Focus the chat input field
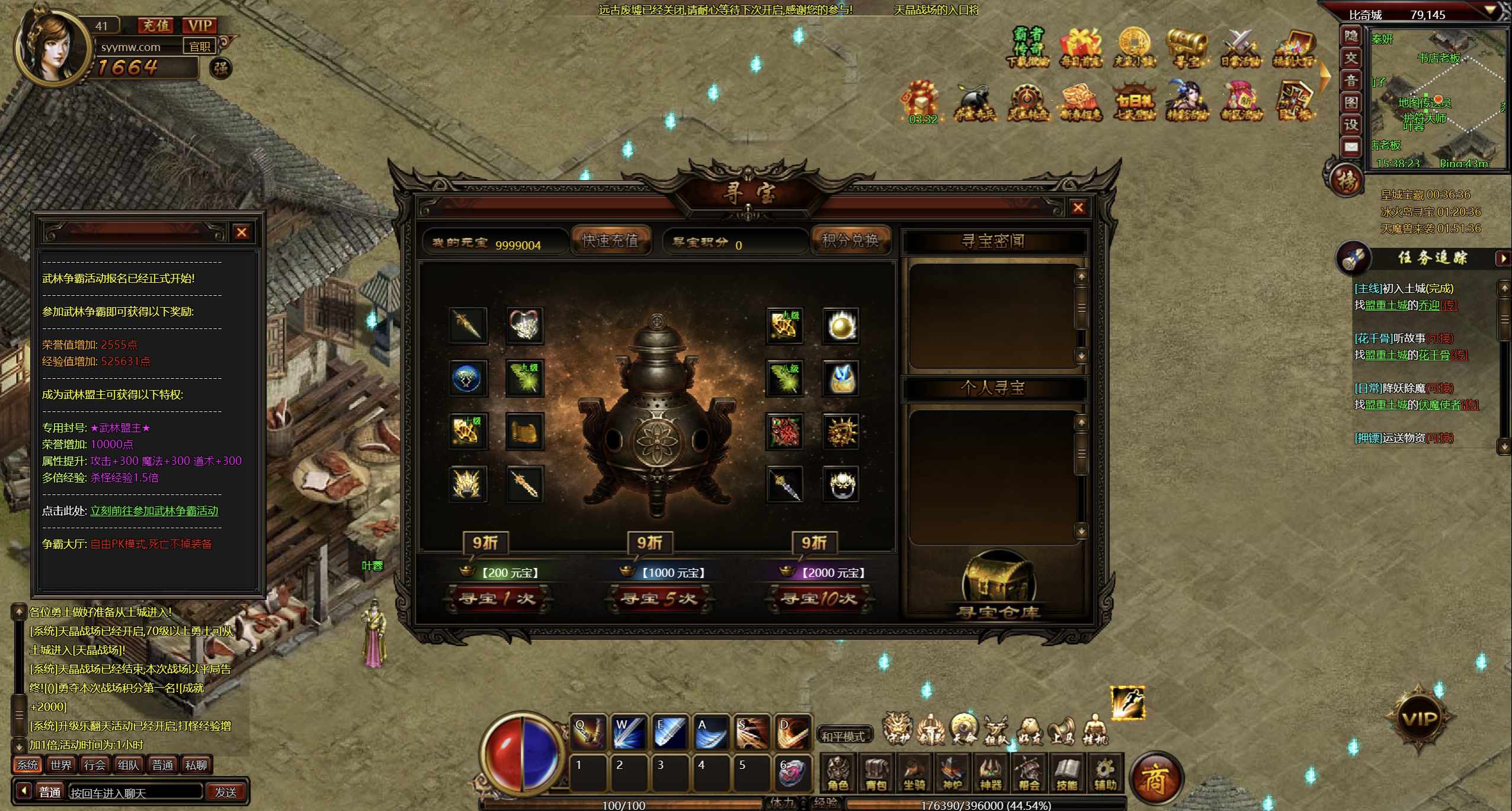1512x811 pixels. point(135,793)
